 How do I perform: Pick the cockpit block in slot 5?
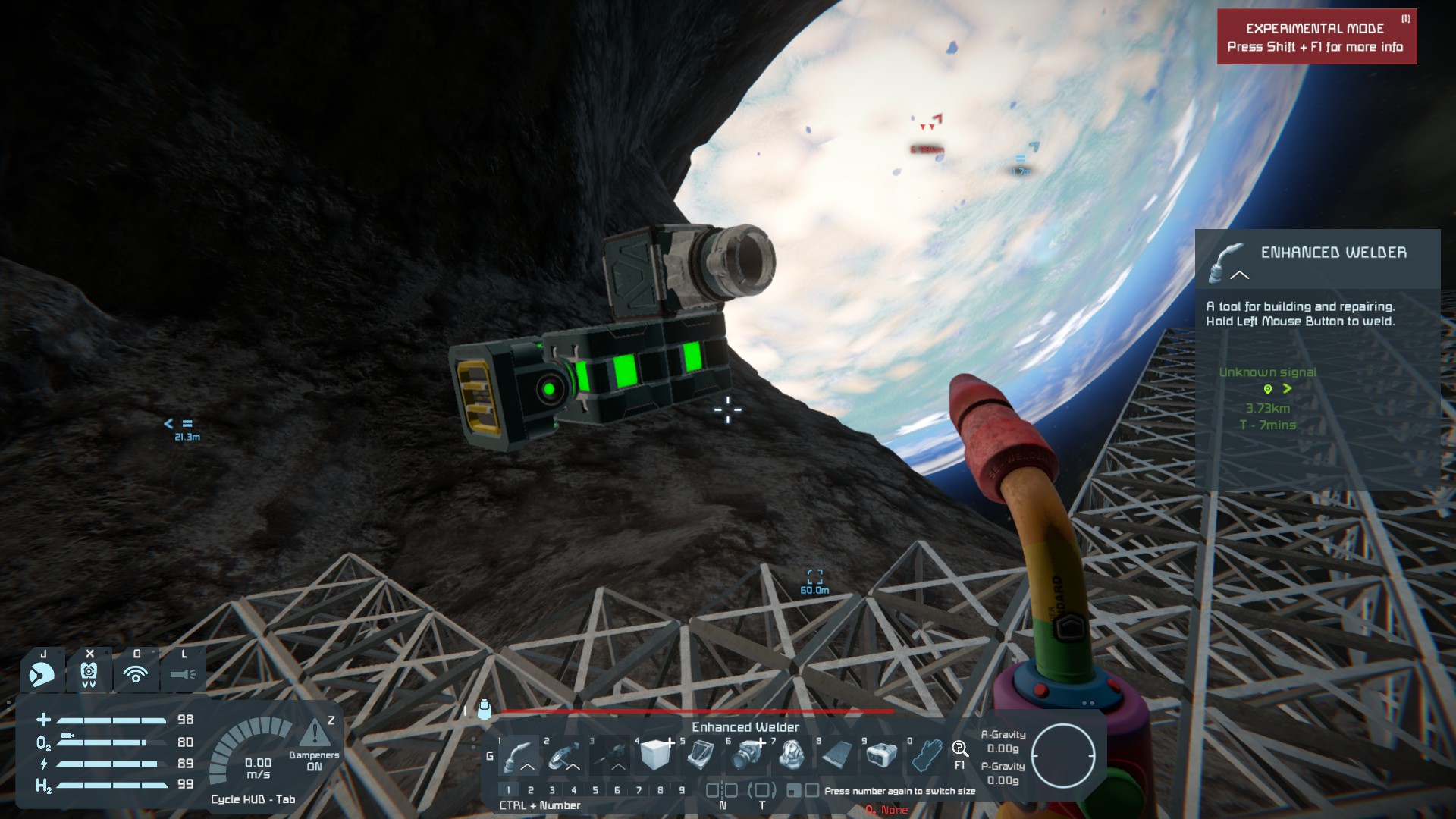[x=701, y=755]
